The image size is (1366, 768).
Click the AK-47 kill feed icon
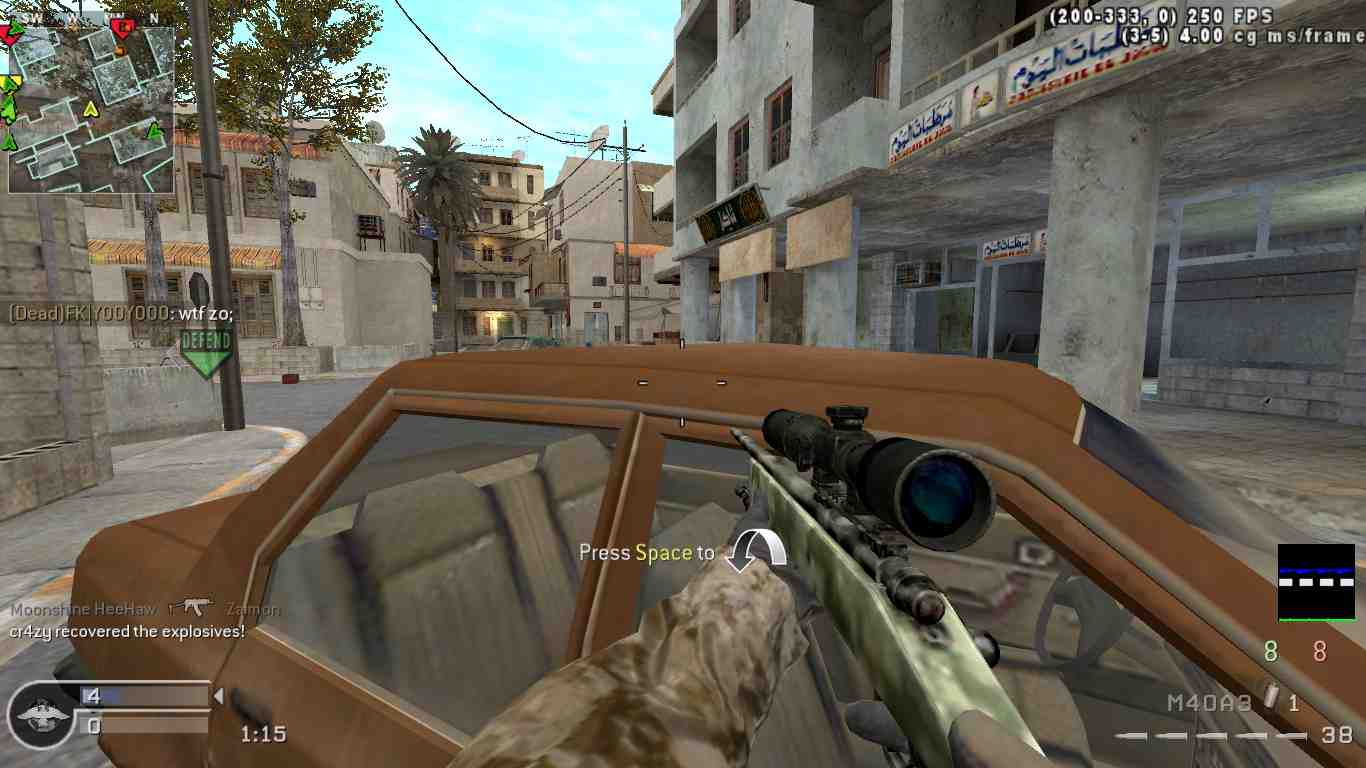191,607
